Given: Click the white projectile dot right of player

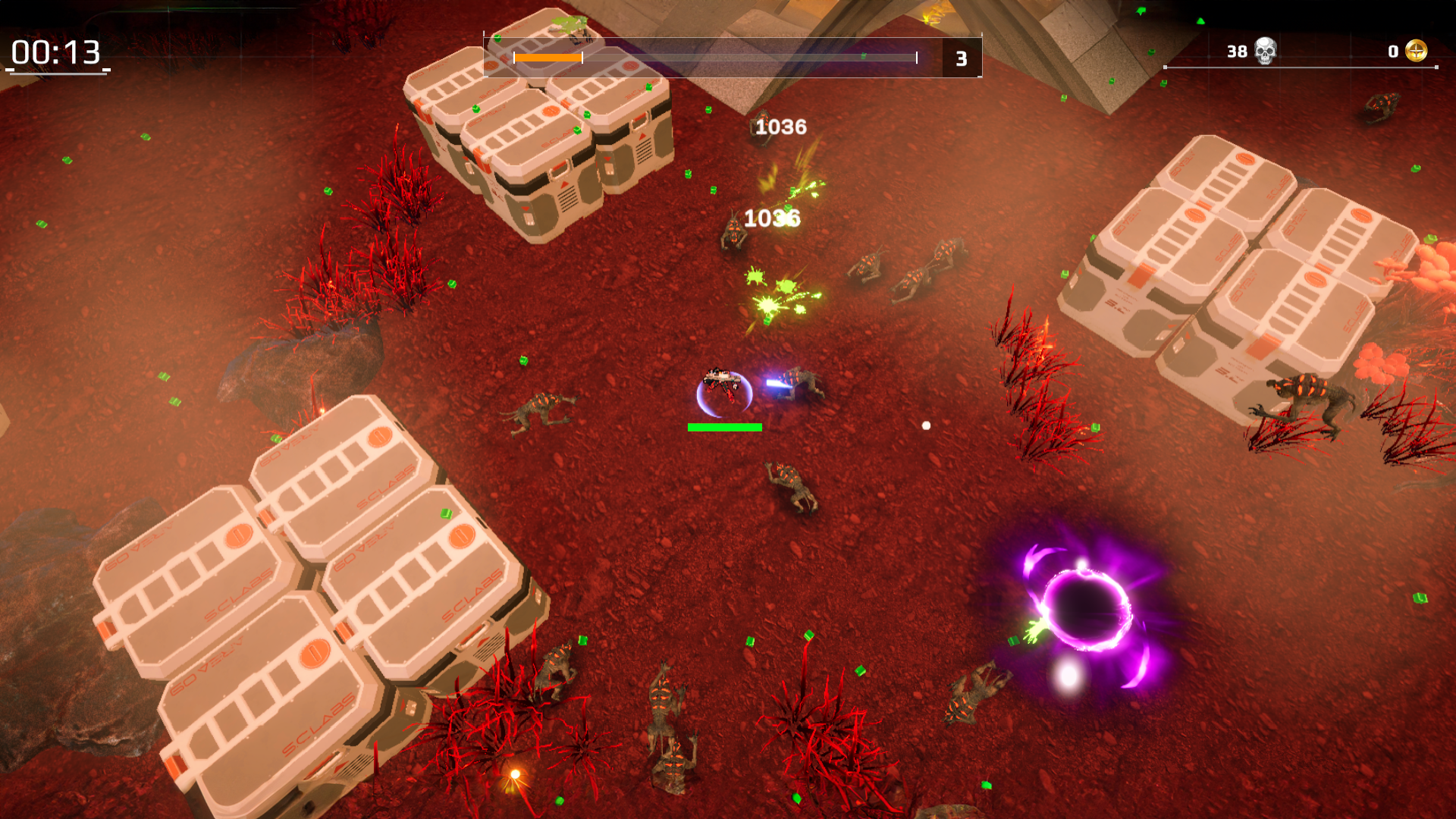Looking at the screenshot, I should (x=924, y=425).
